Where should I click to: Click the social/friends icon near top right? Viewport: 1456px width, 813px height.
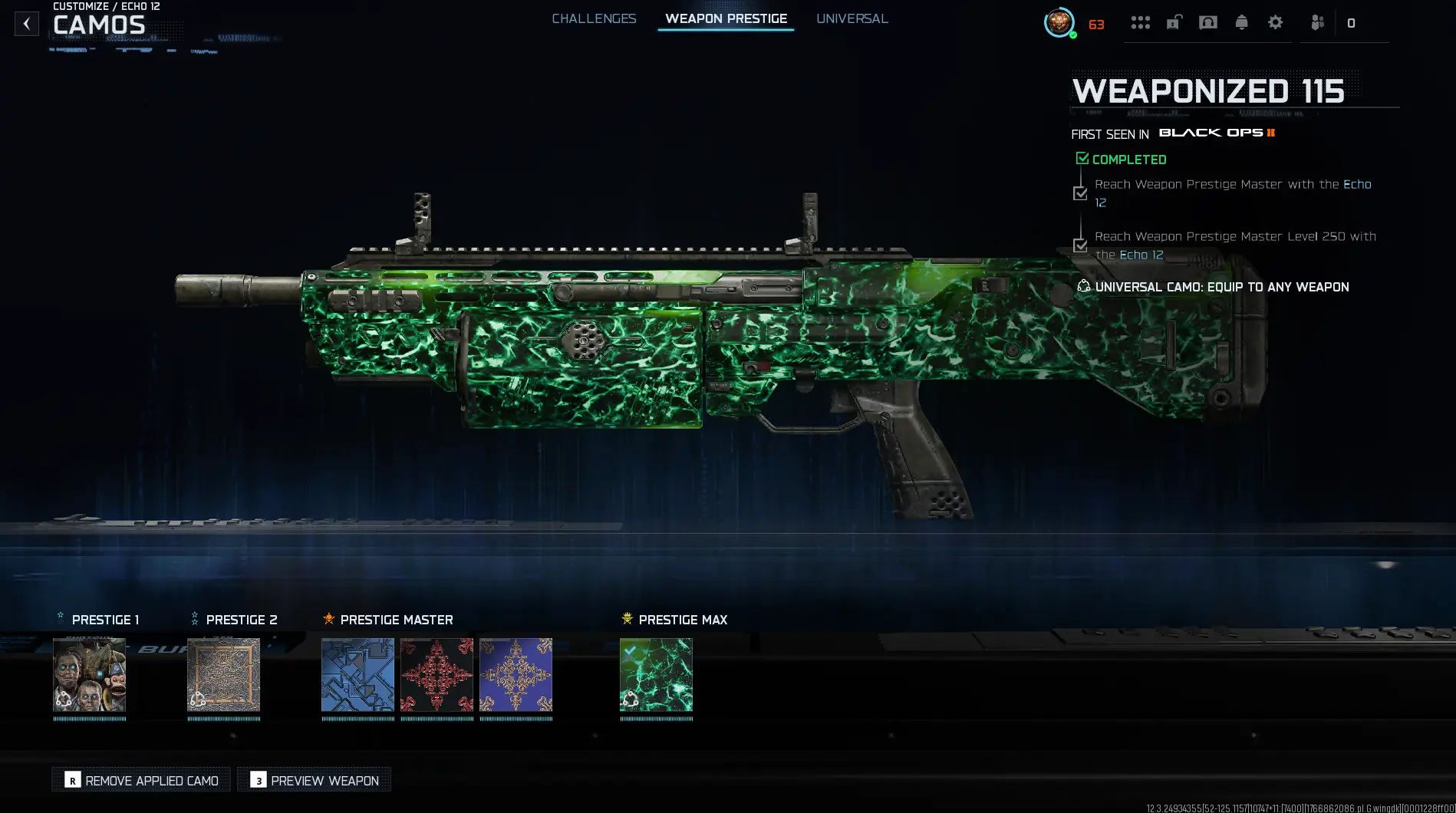tap(1318, 23)
